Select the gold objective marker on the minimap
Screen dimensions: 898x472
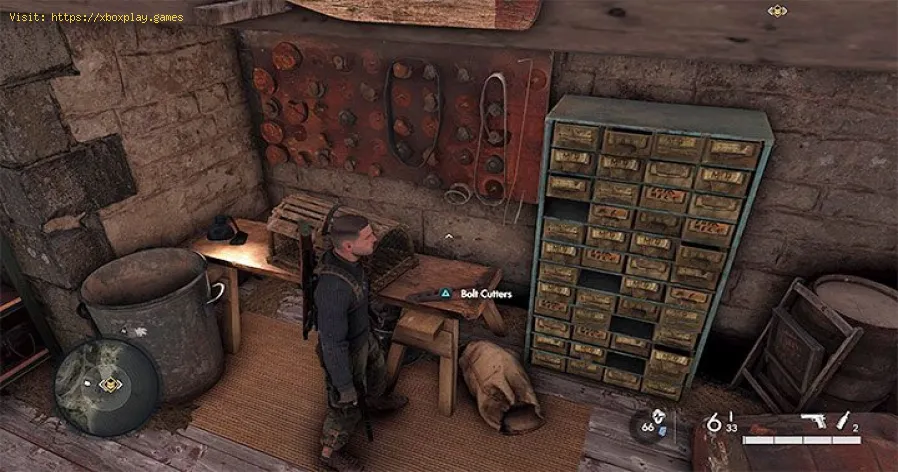[111, 383]
